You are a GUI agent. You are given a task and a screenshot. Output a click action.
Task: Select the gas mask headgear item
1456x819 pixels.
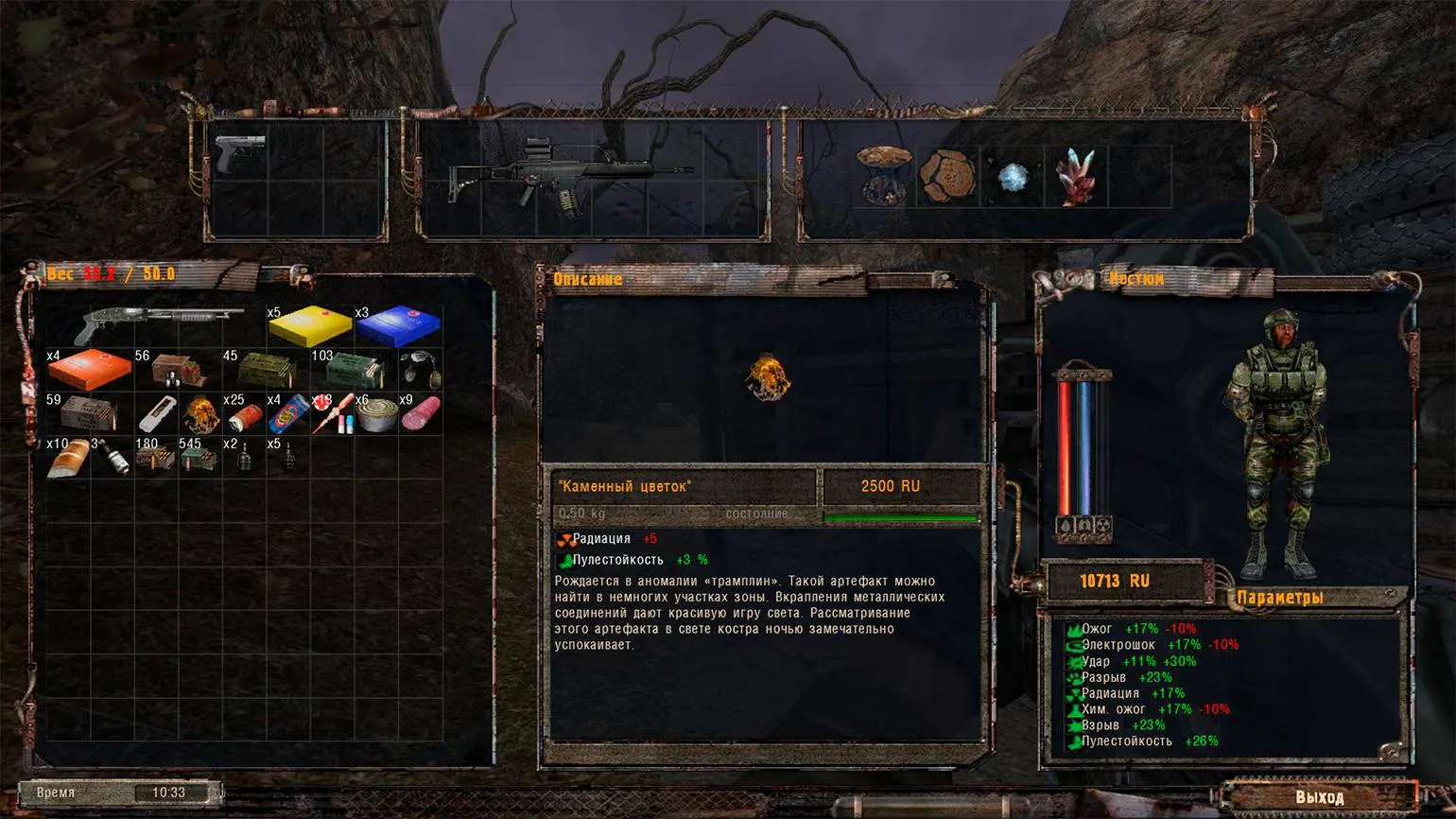point(420,369)
